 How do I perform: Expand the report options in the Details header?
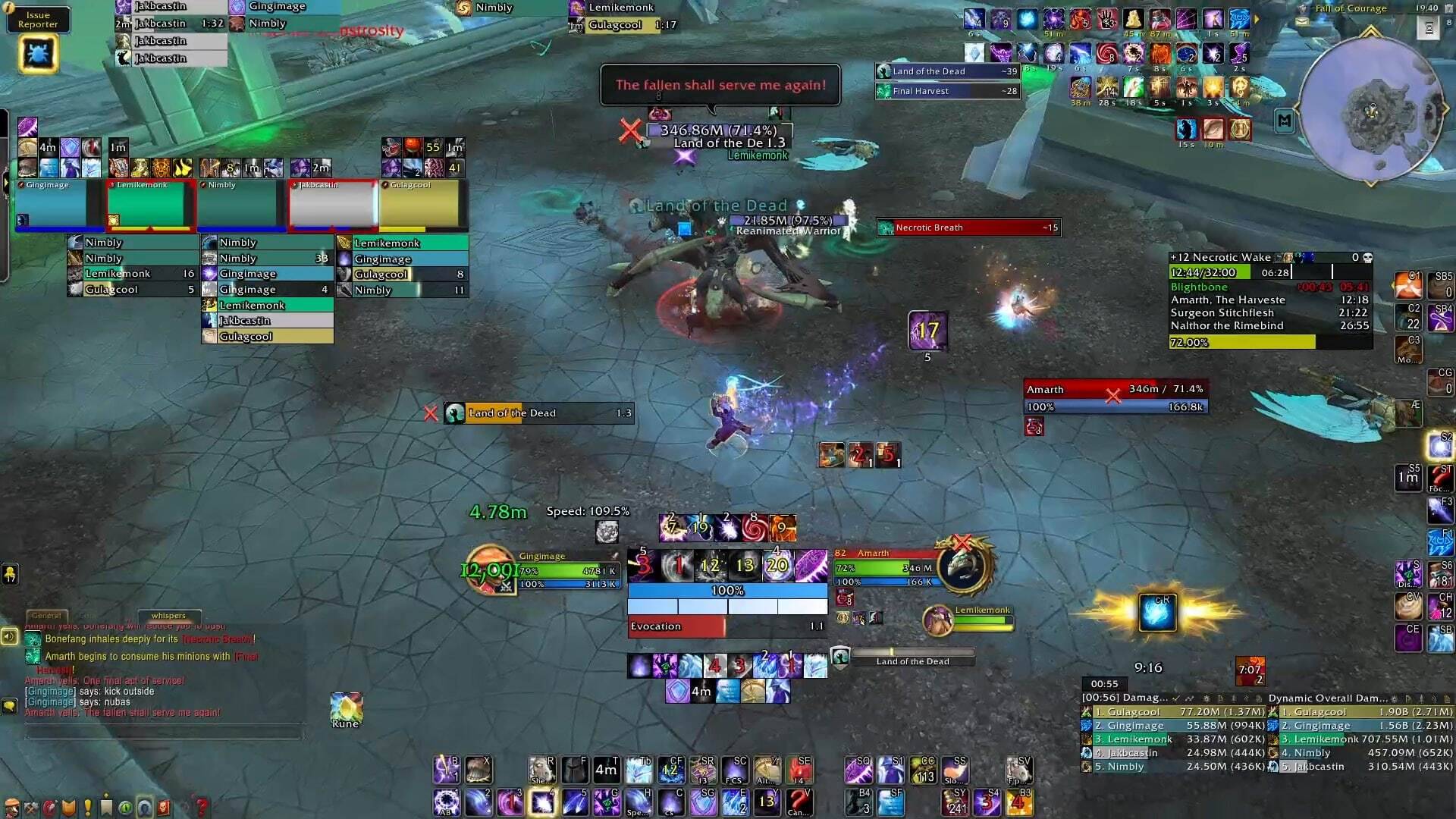[1222, 697]
